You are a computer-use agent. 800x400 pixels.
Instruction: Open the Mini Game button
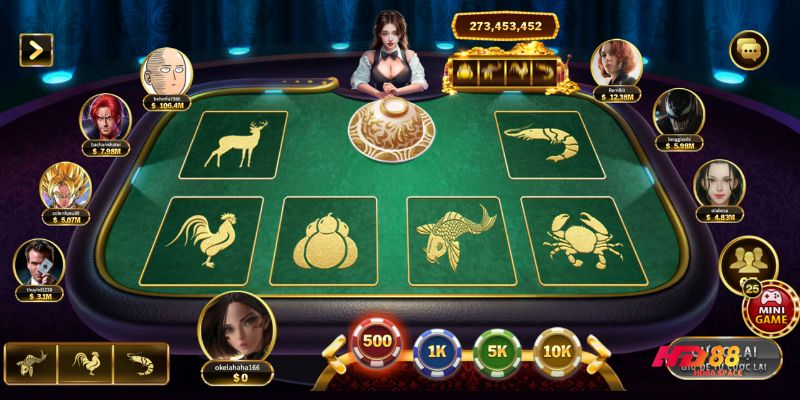pyautogui.click(x=771, y=309)
